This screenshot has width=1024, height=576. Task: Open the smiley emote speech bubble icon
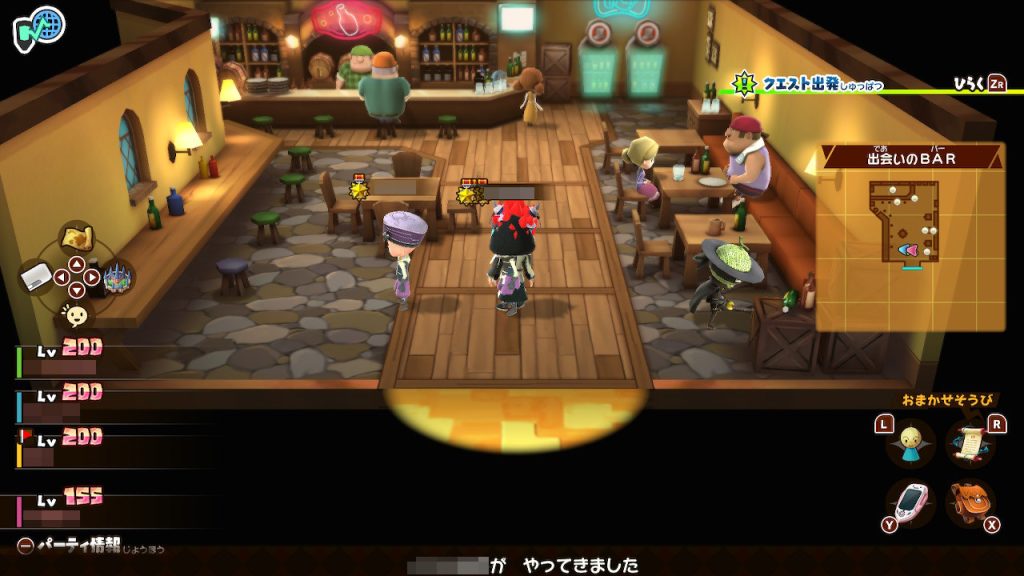[x=74, y=315]
